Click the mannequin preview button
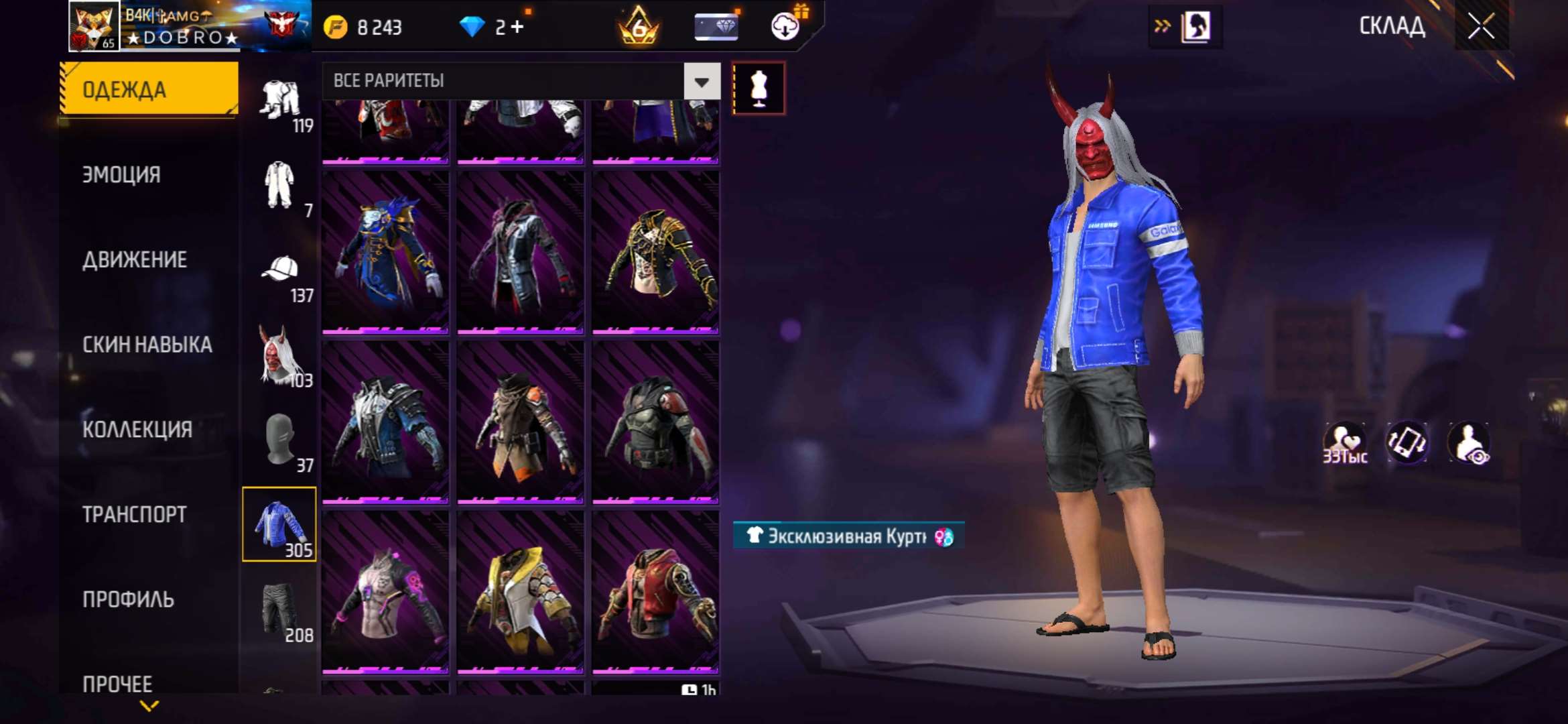Screen dimensions: 1568x724 pos(759,88)
